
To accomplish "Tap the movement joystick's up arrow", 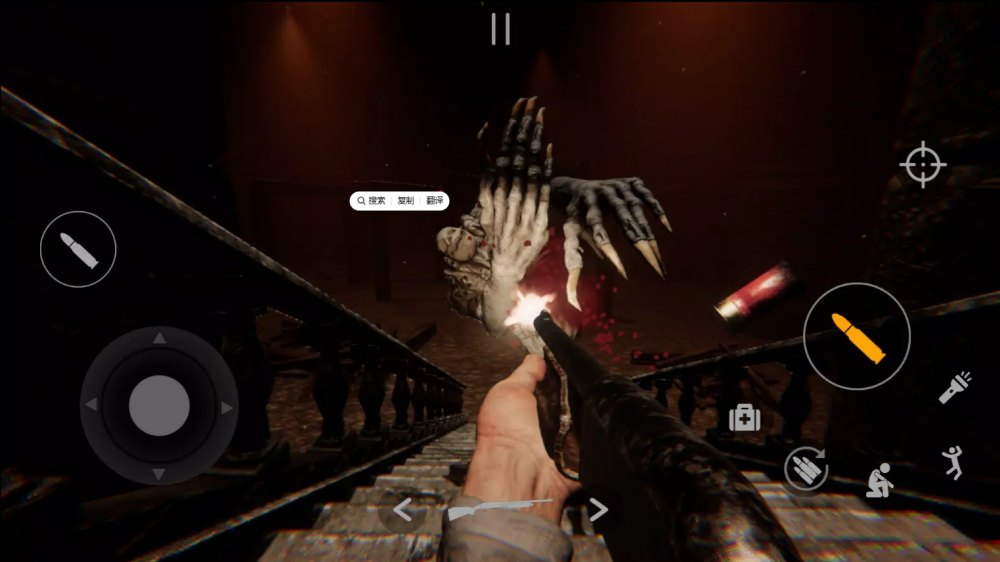I will click(159, 340).
